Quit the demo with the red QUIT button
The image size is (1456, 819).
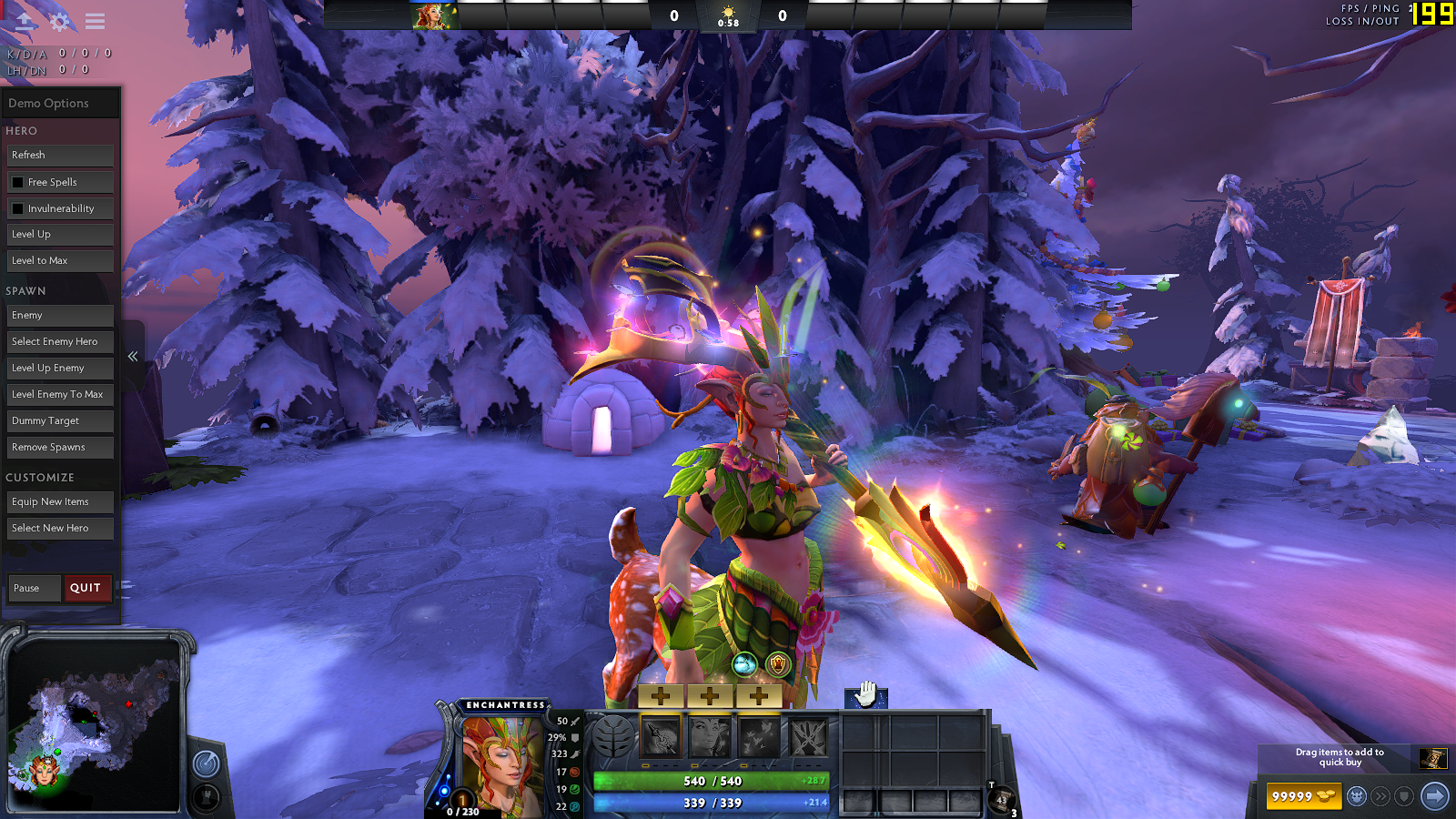86,589
